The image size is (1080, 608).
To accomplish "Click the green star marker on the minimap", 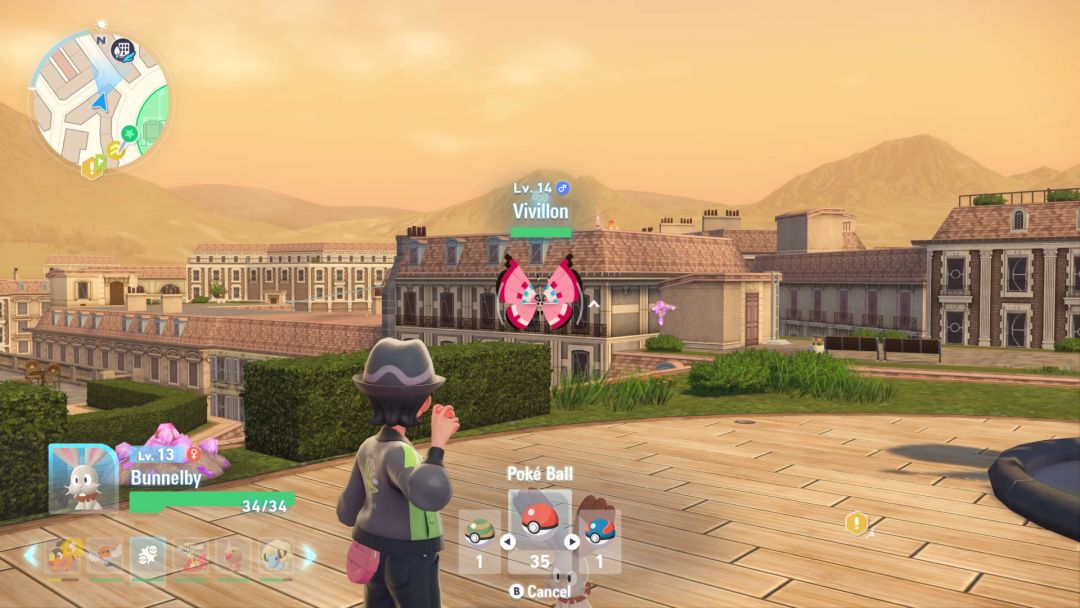I will 129,133.
